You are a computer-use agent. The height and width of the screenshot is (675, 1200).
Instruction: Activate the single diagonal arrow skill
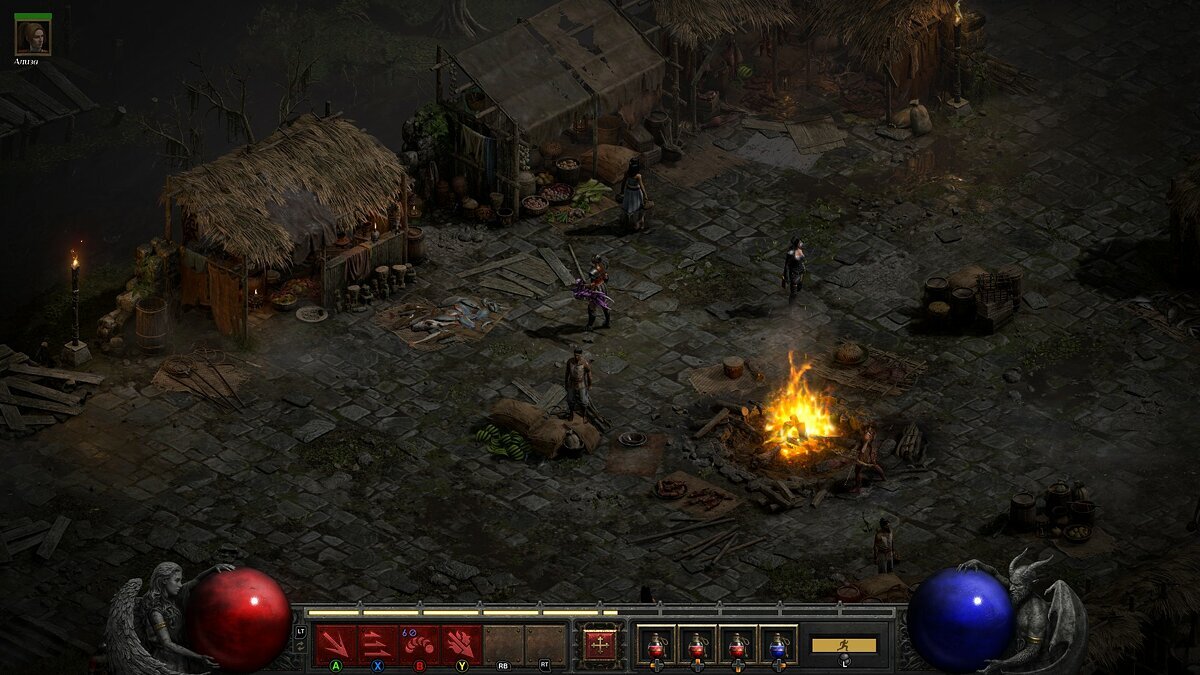point(336,643)
